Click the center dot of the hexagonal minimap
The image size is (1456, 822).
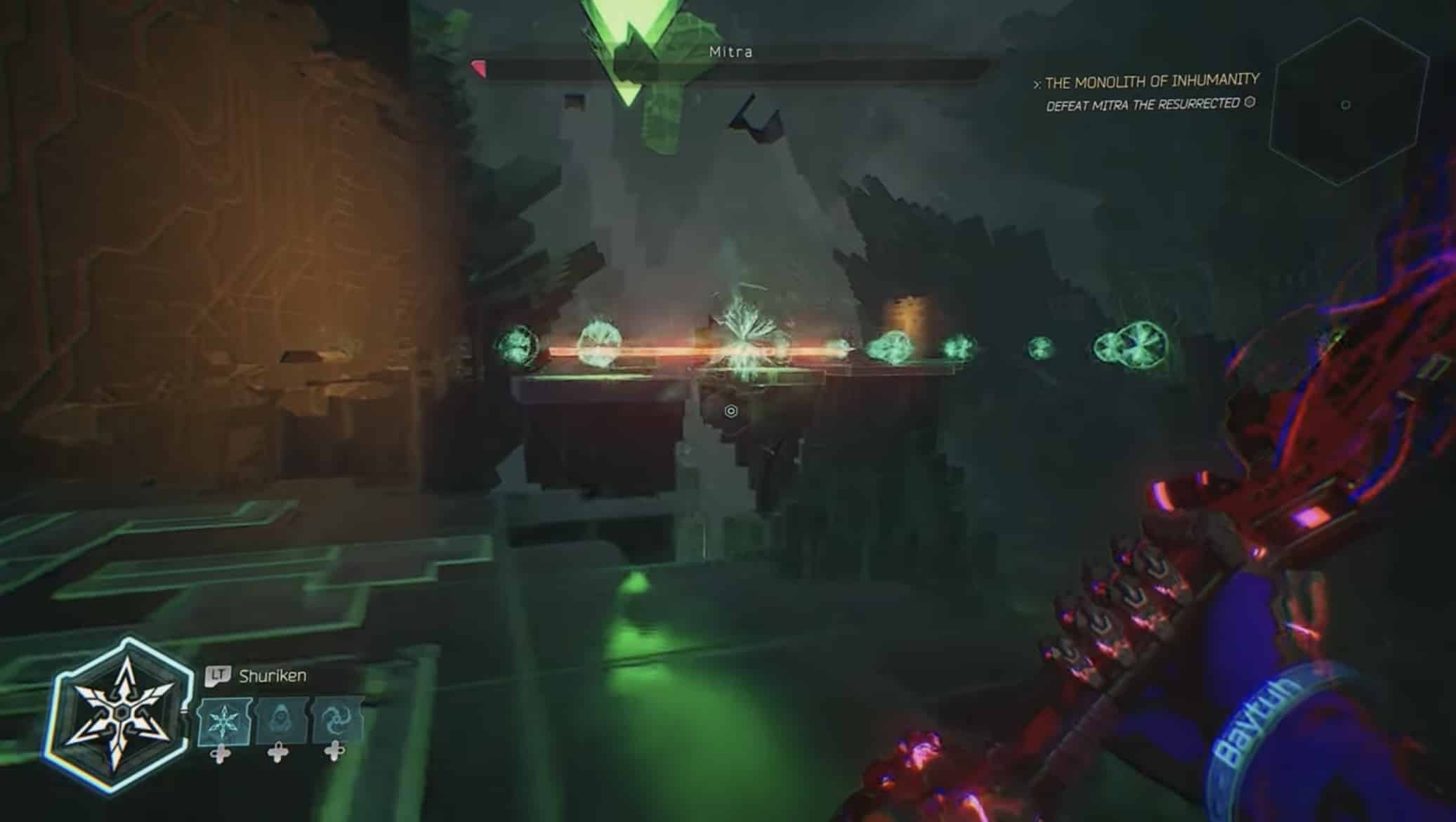click(1345, 104)
